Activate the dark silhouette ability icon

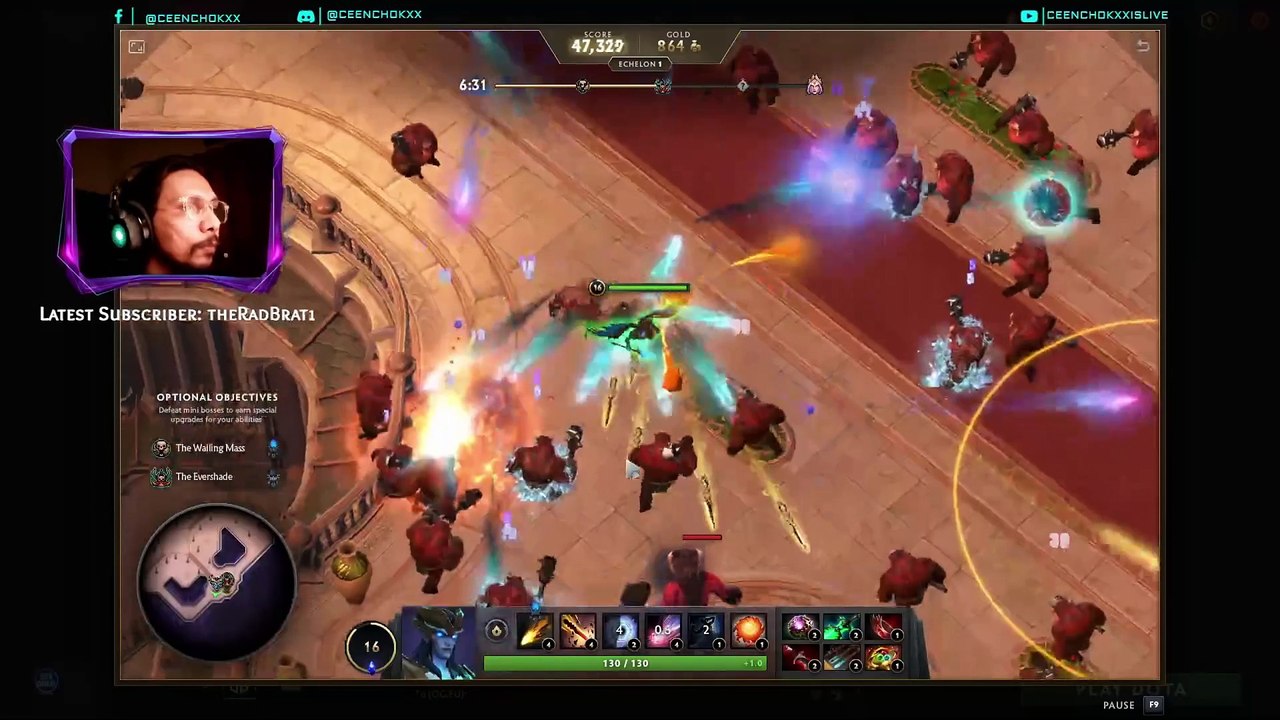click(x=705, y=631)
